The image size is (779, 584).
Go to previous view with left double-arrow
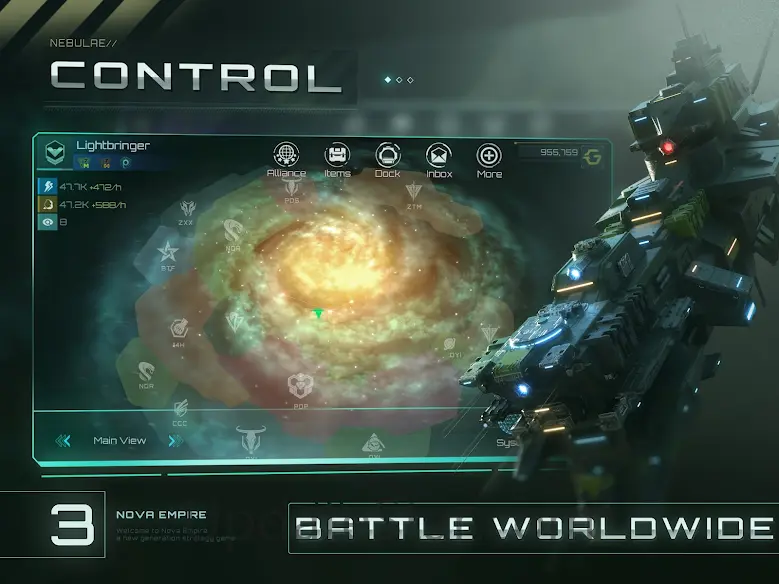pos(63,440)
